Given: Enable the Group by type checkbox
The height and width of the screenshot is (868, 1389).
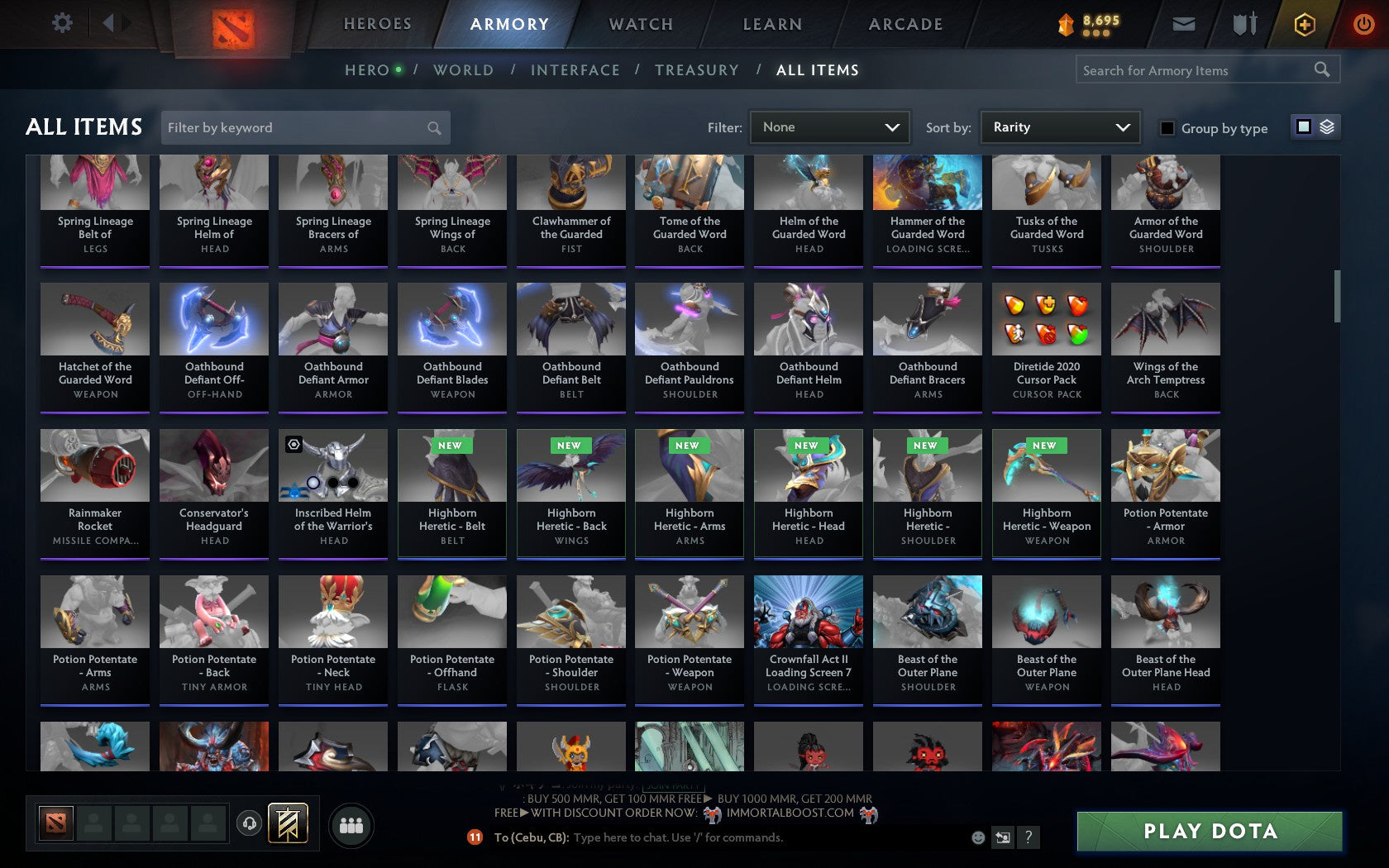Looking at the screenshot, I should [x=1166, y=128].
